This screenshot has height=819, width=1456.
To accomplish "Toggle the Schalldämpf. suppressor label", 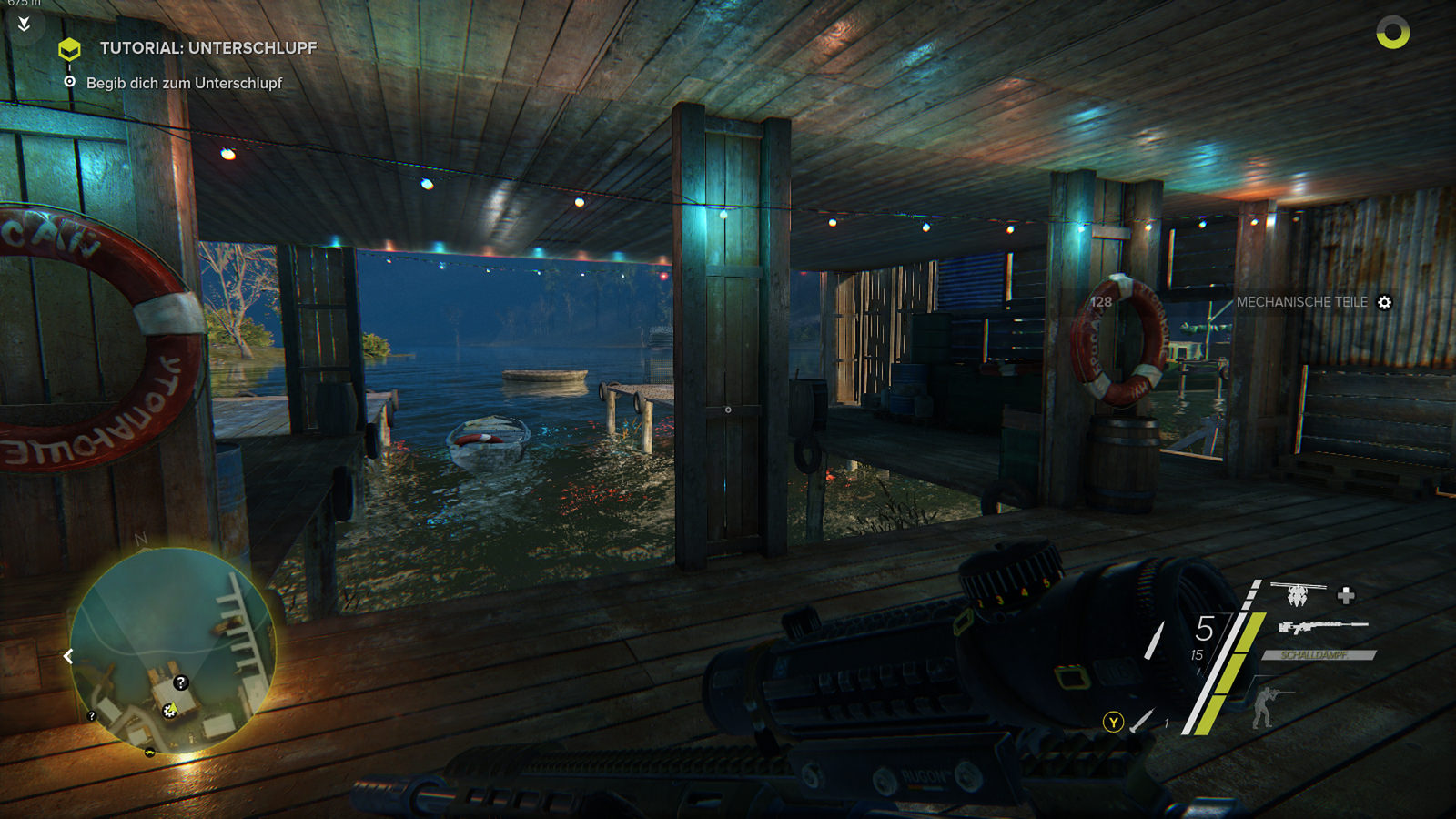I will click(1317, 655).
